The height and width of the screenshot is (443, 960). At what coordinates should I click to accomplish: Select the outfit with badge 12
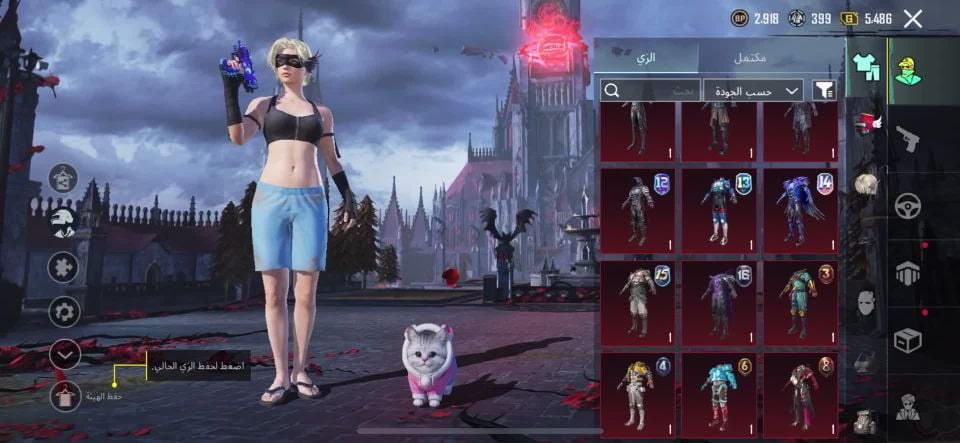point(637,210)
